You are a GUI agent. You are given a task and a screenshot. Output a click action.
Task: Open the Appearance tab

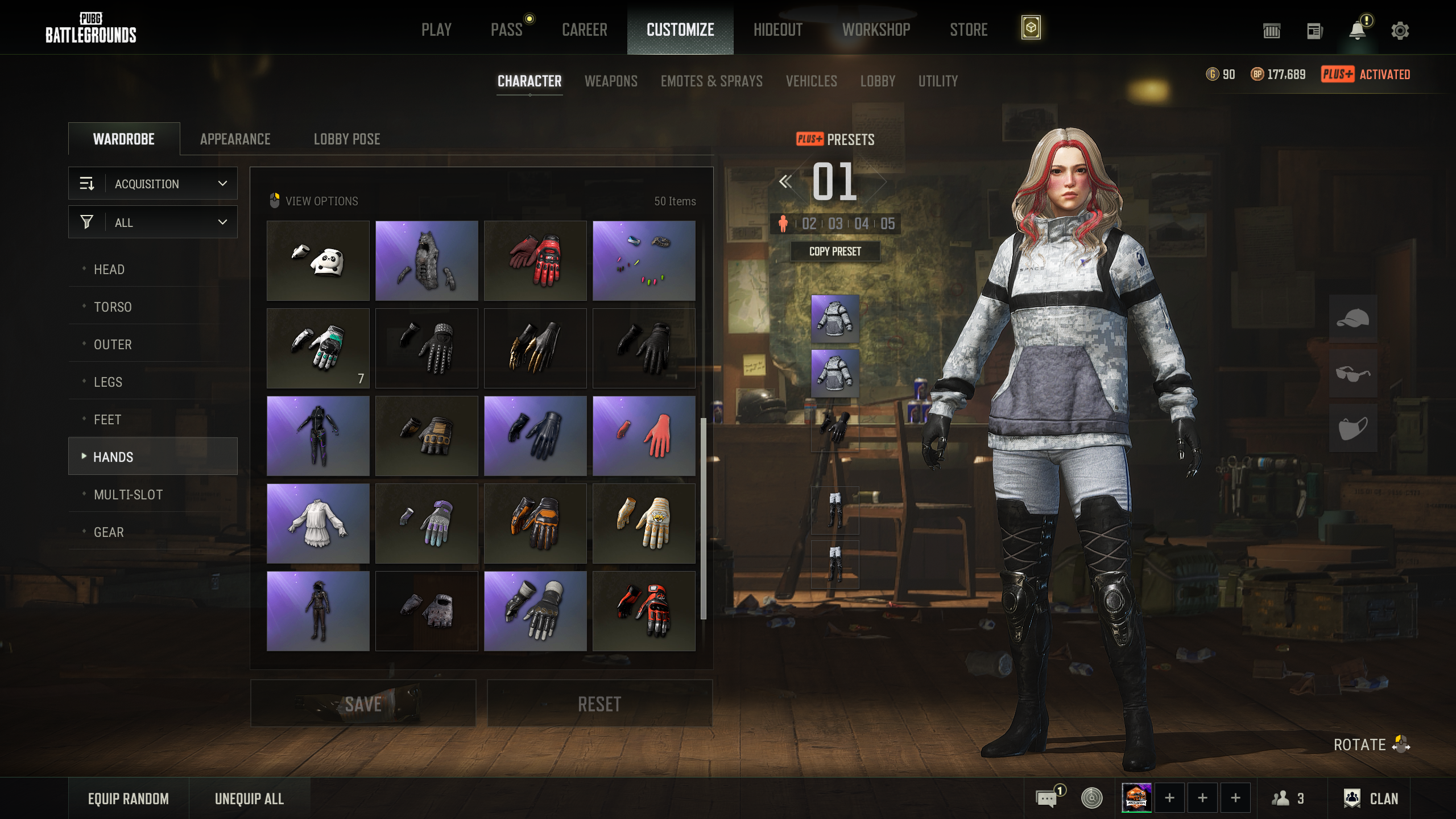[x=235, y=139]
